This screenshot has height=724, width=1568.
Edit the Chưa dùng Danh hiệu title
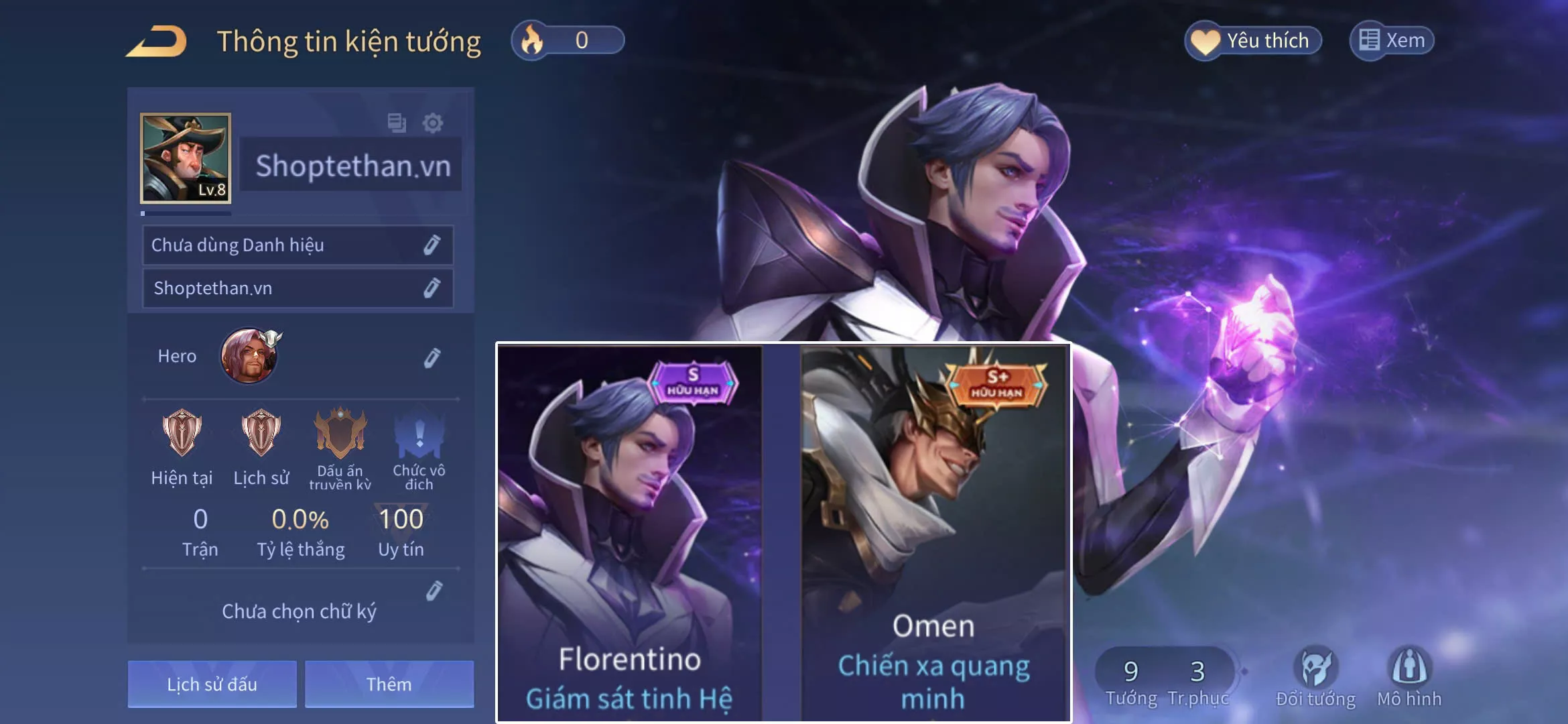[432, 245]
